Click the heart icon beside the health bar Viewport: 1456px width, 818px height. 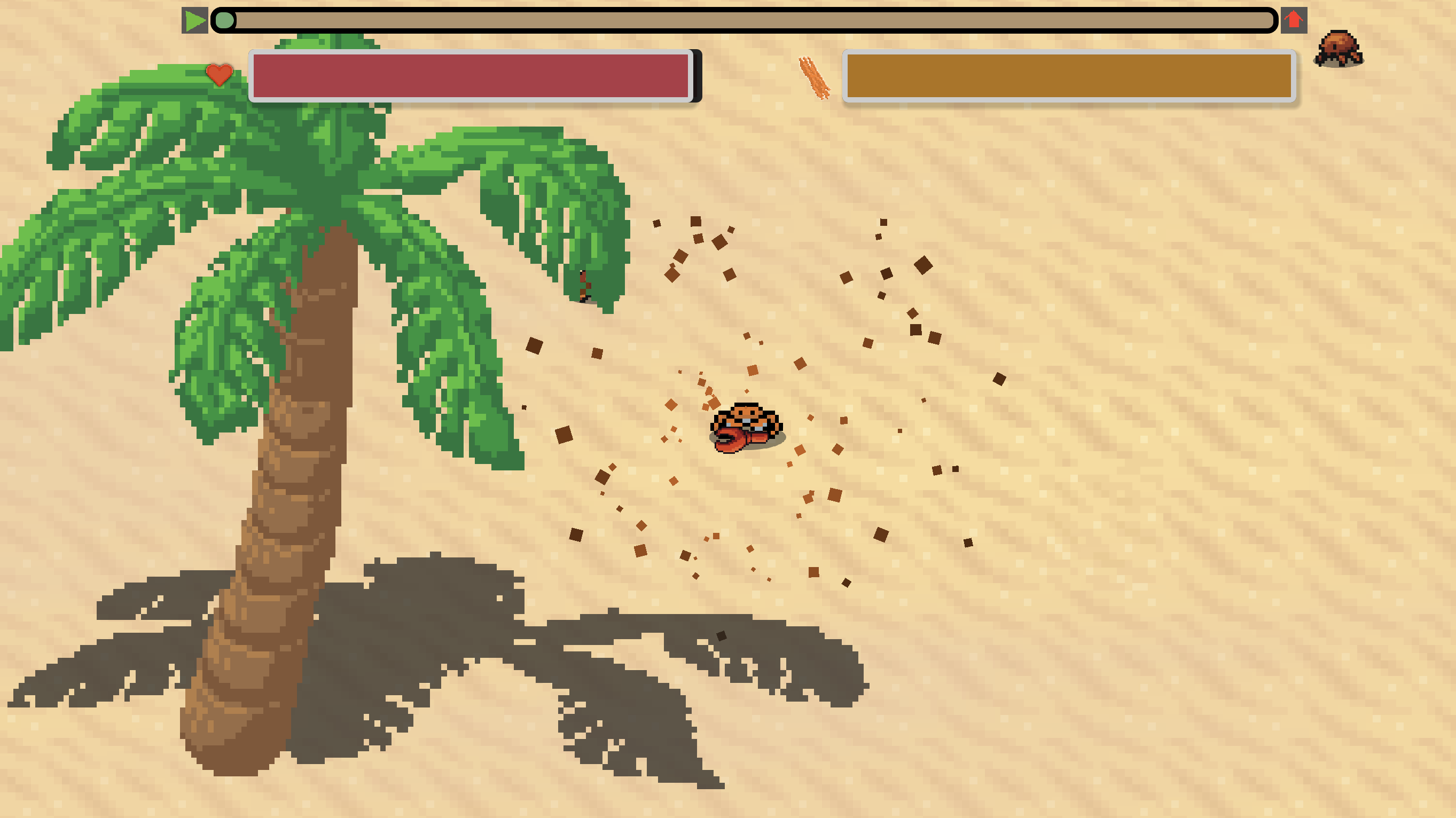coord(219,75)
